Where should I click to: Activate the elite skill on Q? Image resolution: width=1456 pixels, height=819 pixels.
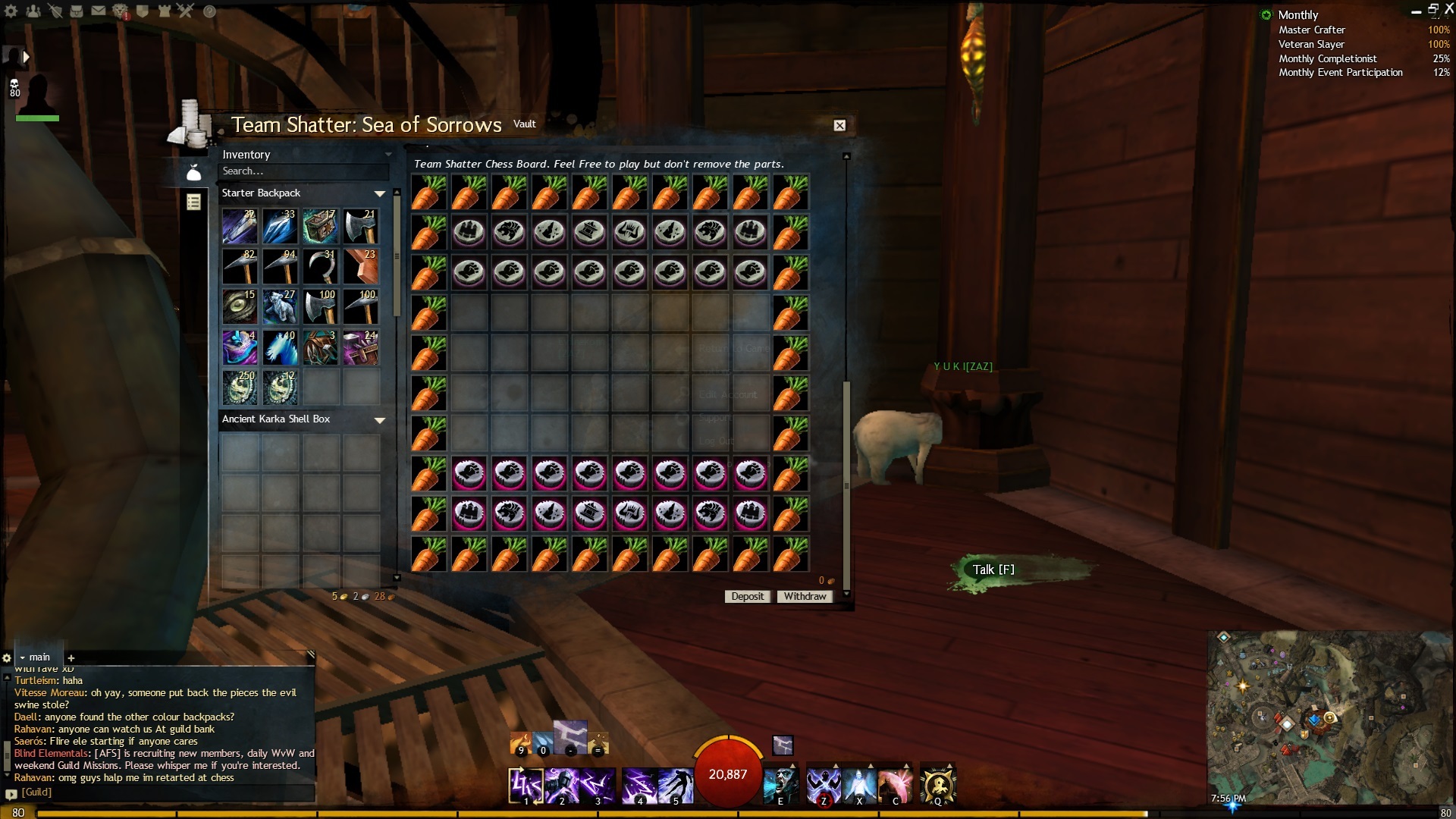938,785
